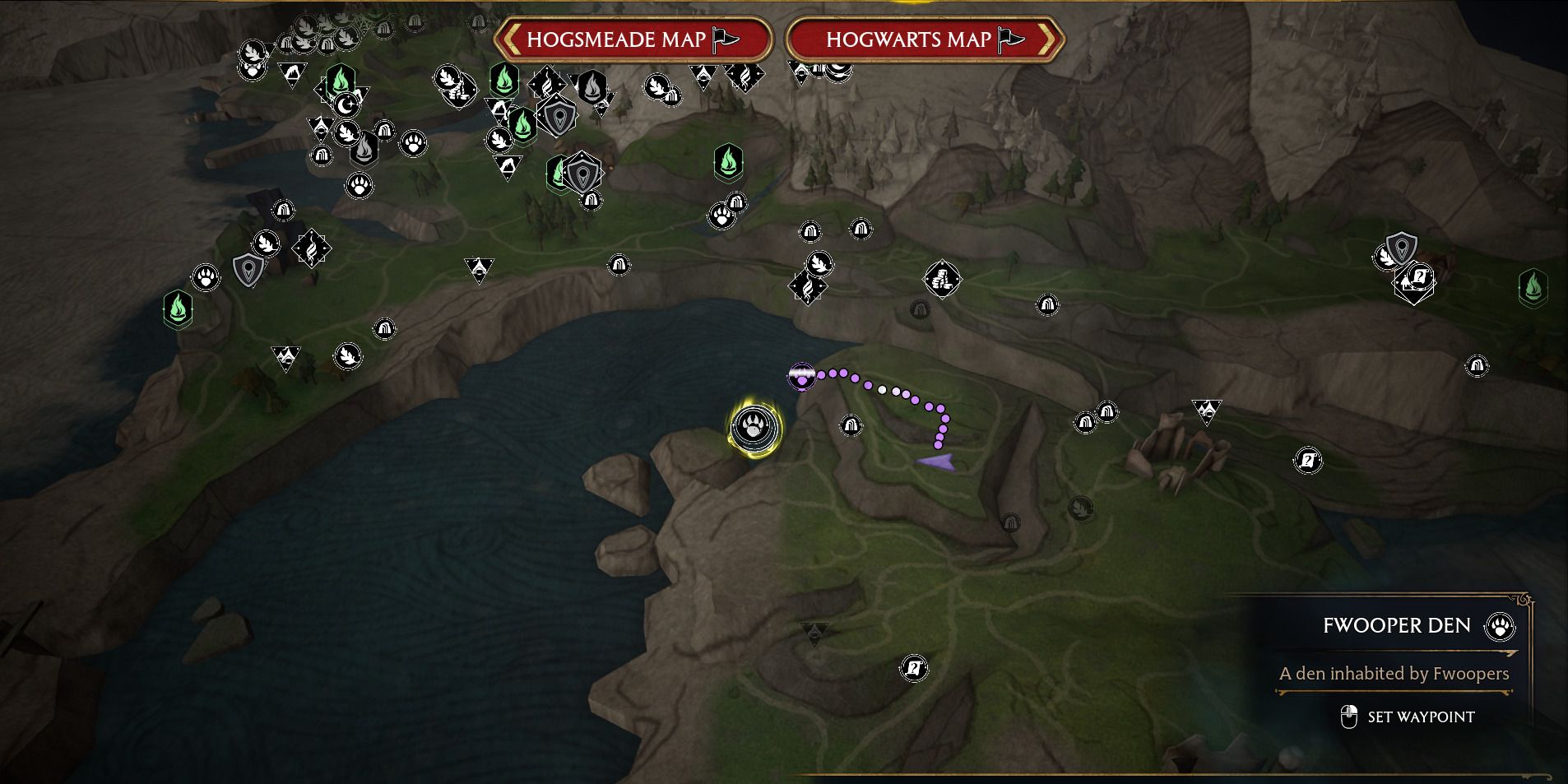Open the treasure chest map icon mid-map
The height and width of the screenshot is (784, 1568).
point(943,280)
